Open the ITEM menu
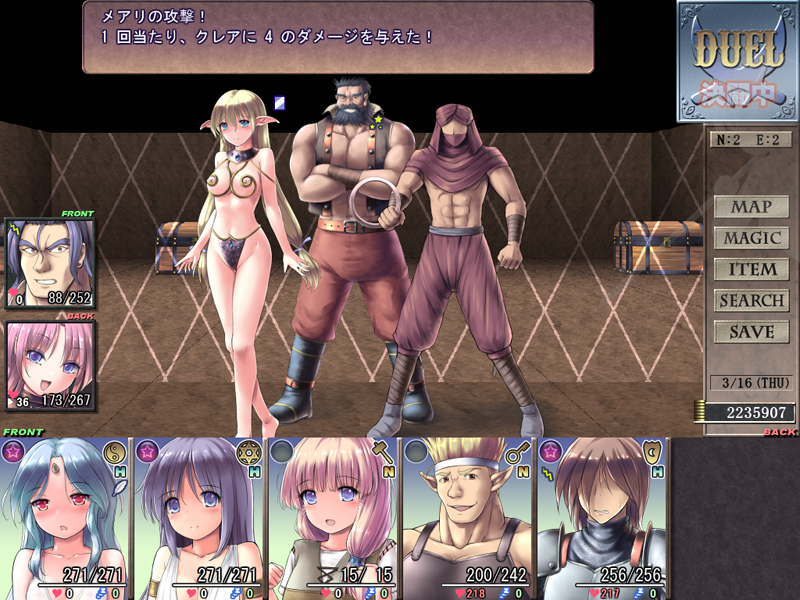800x600 pixels. coord(751,269)
